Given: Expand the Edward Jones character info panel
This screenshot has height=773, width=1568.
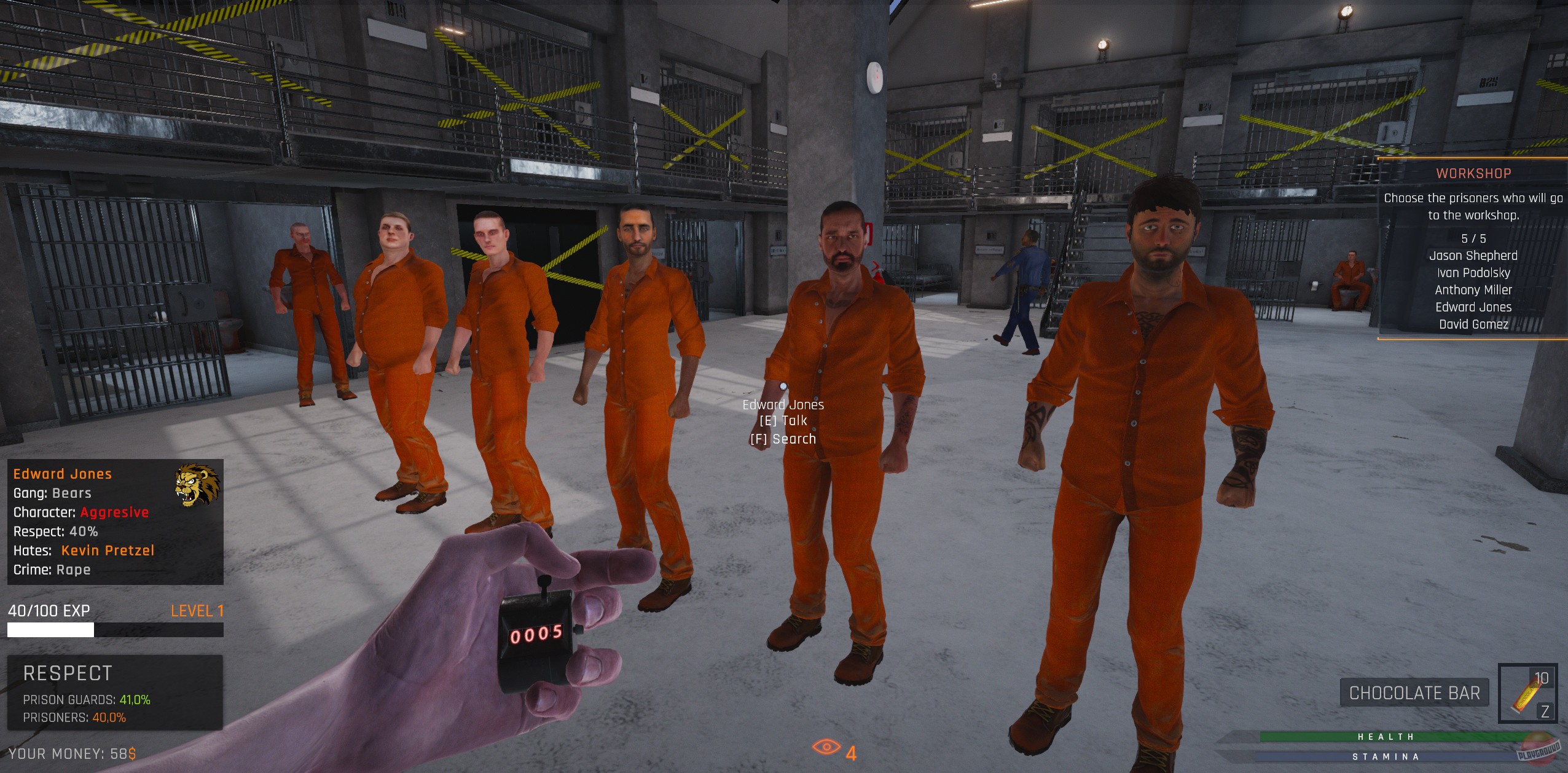Looking at the screenshot, I should click(62, 473).
